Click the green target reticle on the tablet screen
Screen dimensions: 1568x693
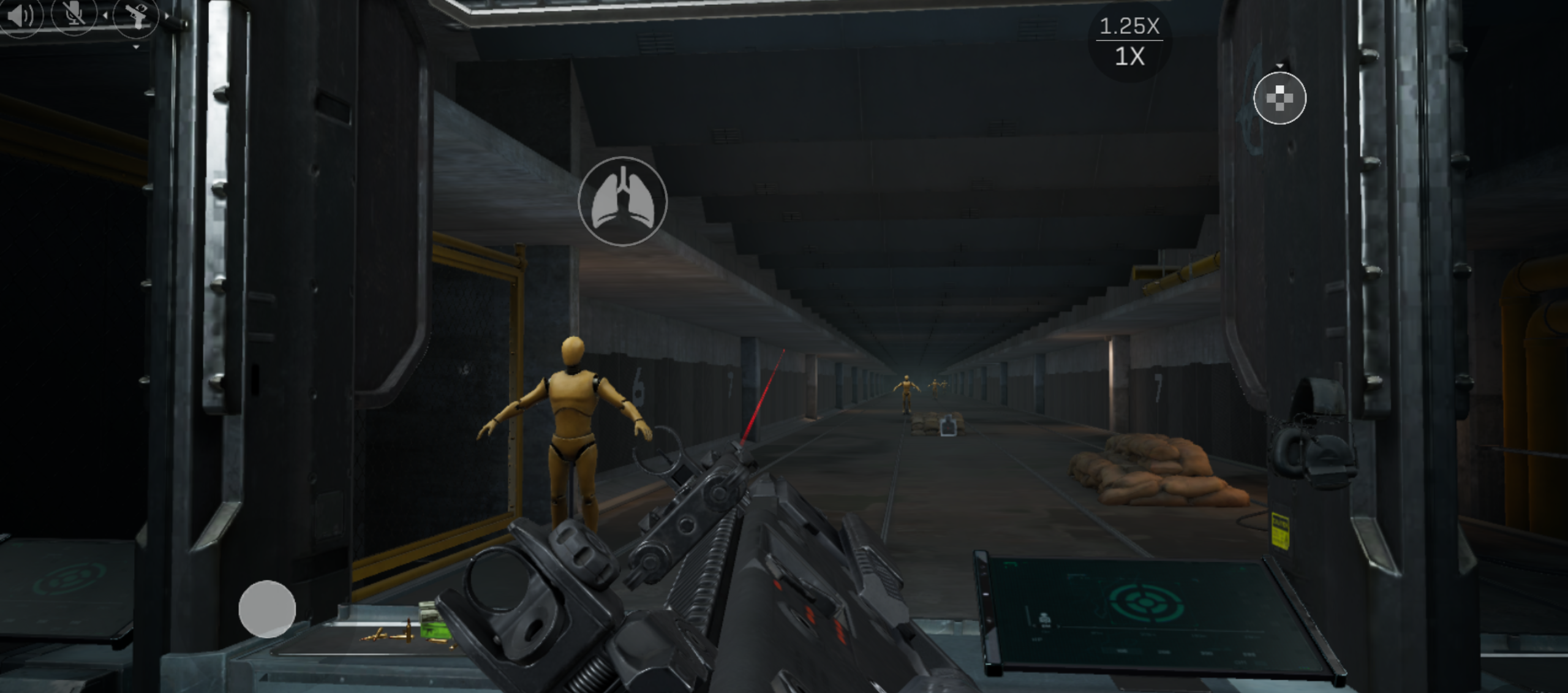point(1145,602)
